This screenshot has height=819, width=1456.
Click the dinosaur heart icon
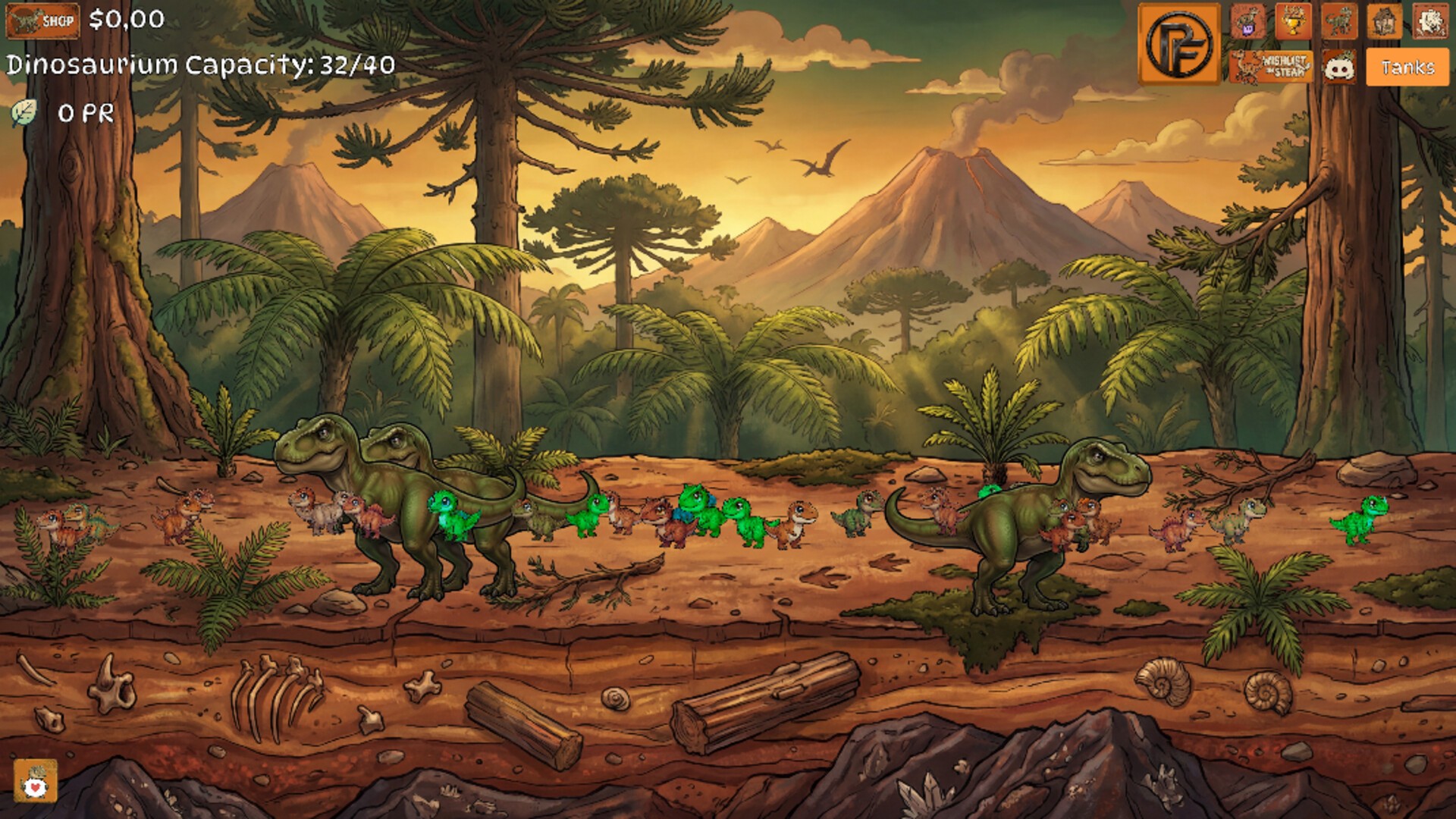tap(35, 781)
